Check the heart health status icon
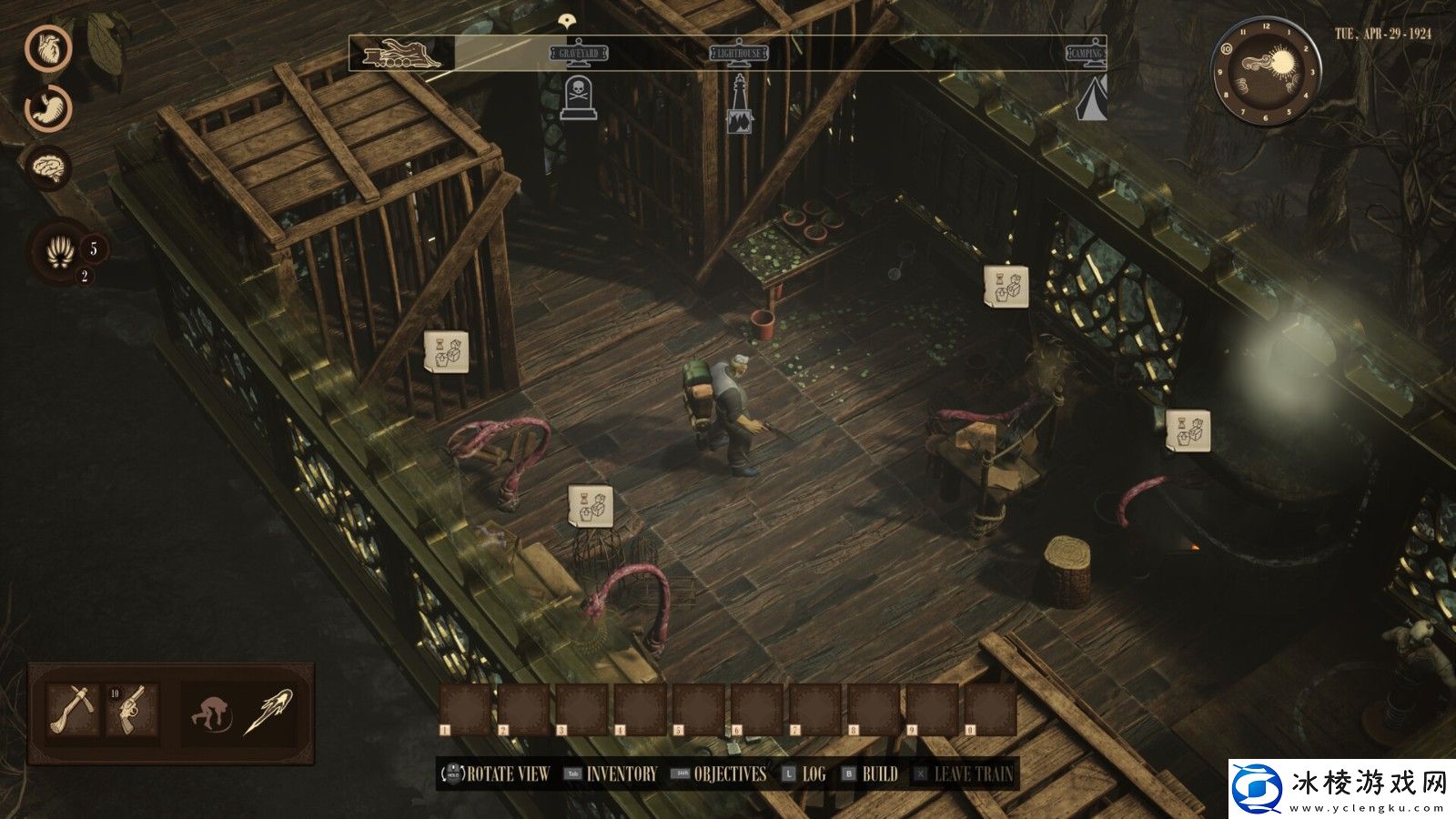1456x819 pixels. point(47,48)
